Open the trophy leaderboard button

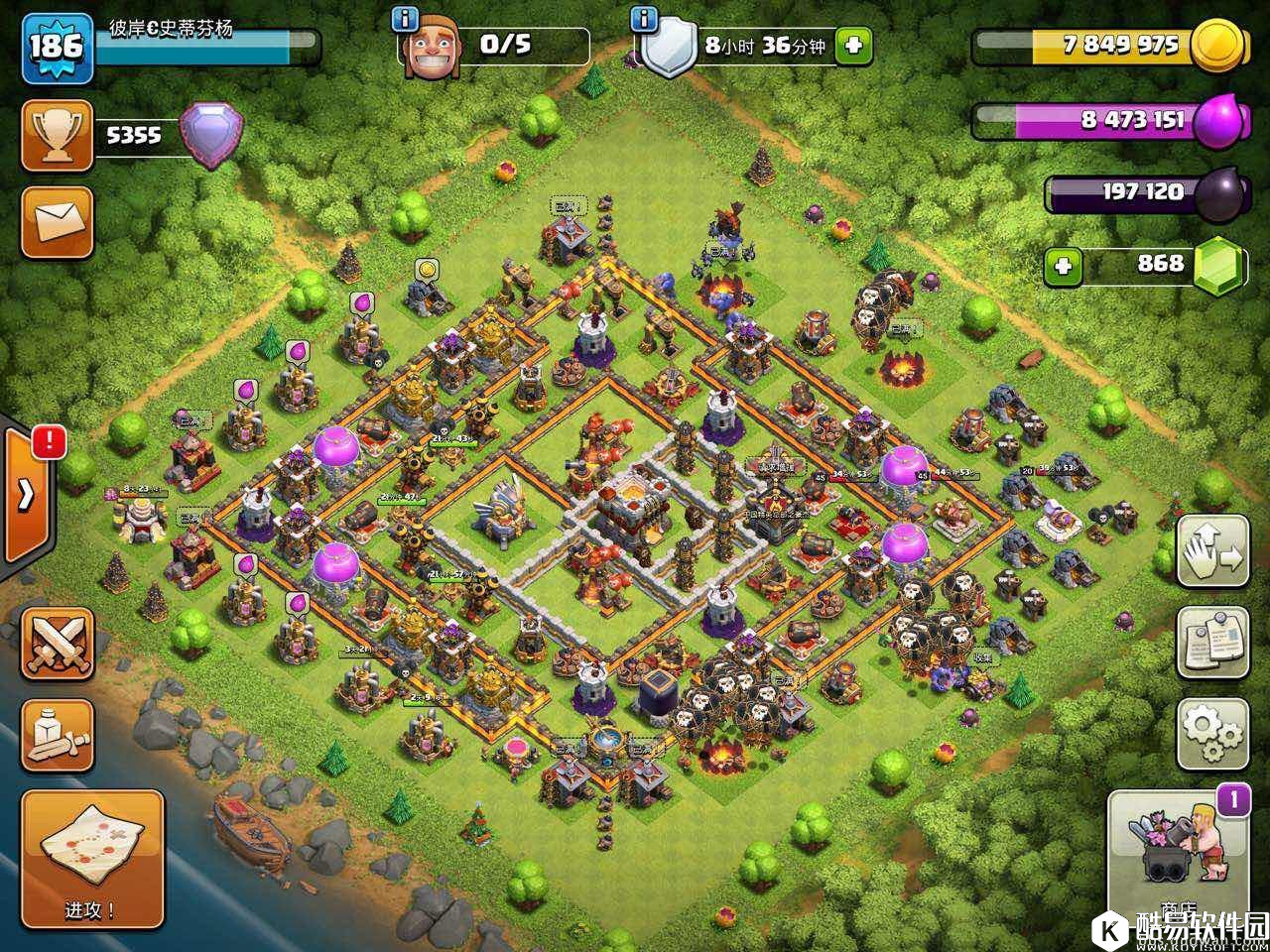pyautogui.click(x=58, y=134)
